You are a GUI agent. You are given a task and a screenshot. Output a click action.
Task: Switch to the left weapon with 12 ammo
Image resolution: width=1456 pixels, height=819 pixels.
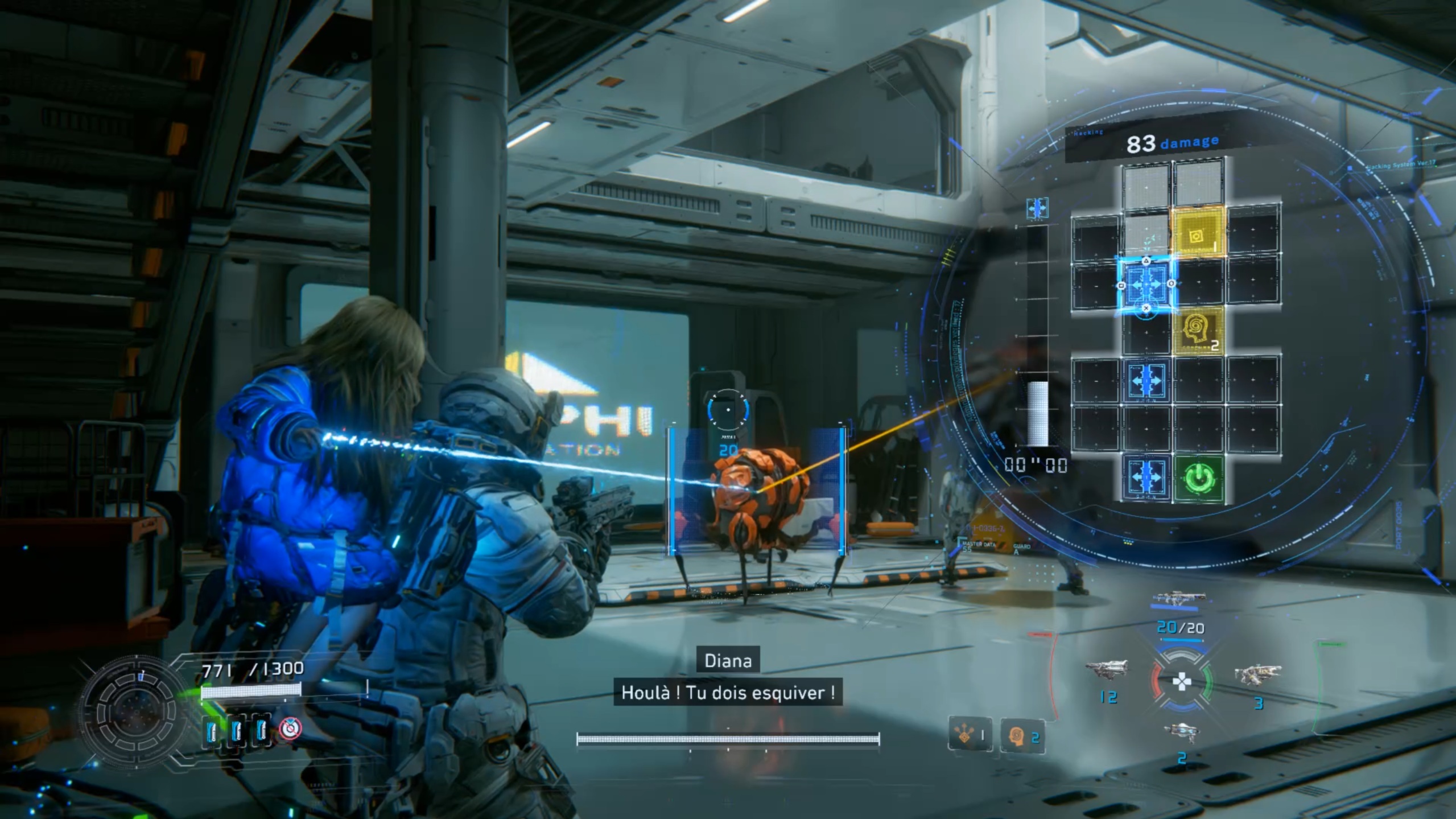point(1106,672)
